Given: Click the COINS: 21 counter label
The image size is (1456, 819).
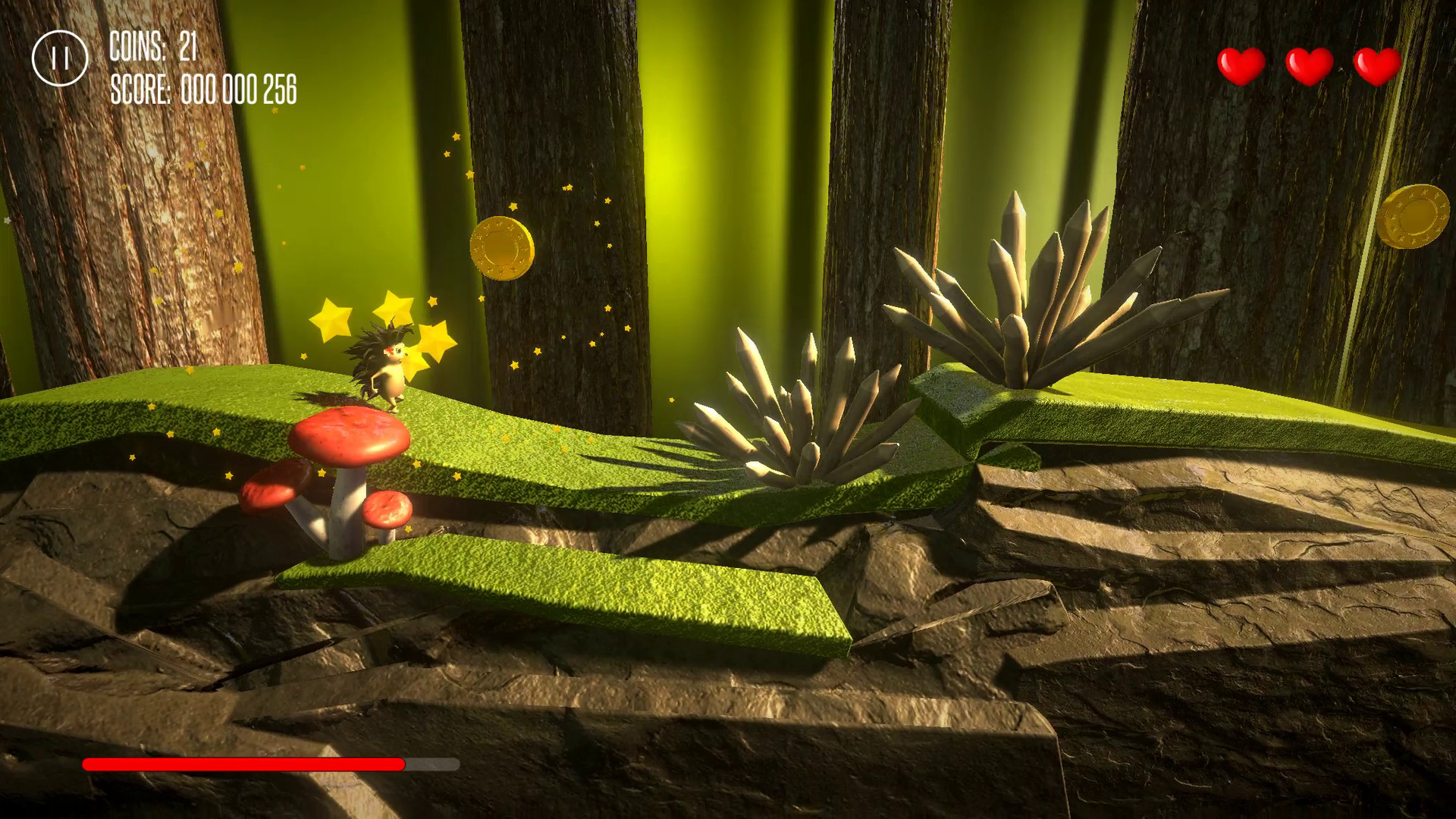Looking at the screenshot, I should click(x=152, y=45).
